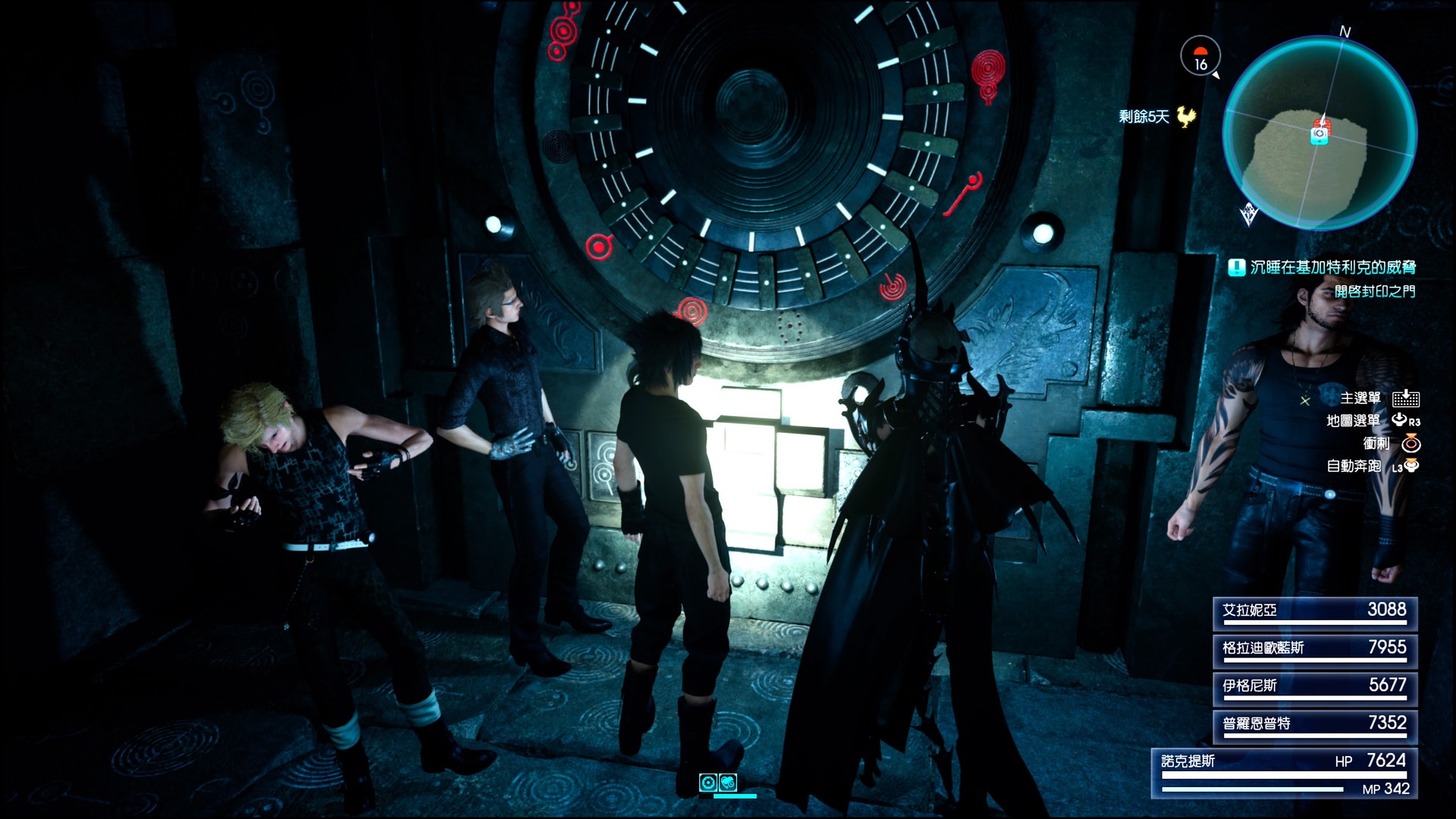The image size is (1456, 819).
Task: Select party member 格拉迪歐藍斯's status row
Action: pyautogui.click(x=1315, y=650)
